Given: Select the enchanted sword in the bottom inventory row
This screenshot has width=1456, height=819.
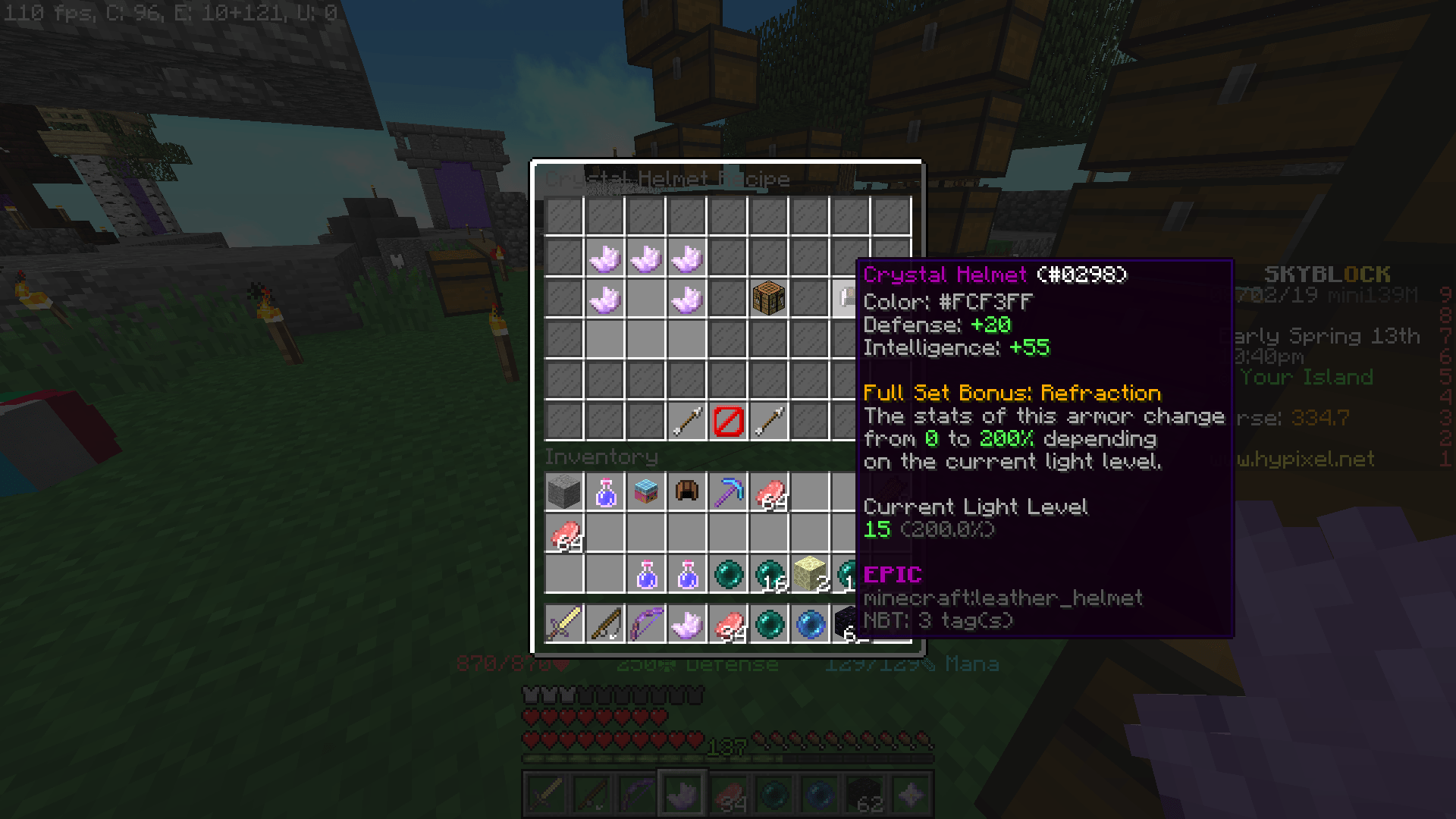Looking at the screenshot, I should [x=564, y=623].
